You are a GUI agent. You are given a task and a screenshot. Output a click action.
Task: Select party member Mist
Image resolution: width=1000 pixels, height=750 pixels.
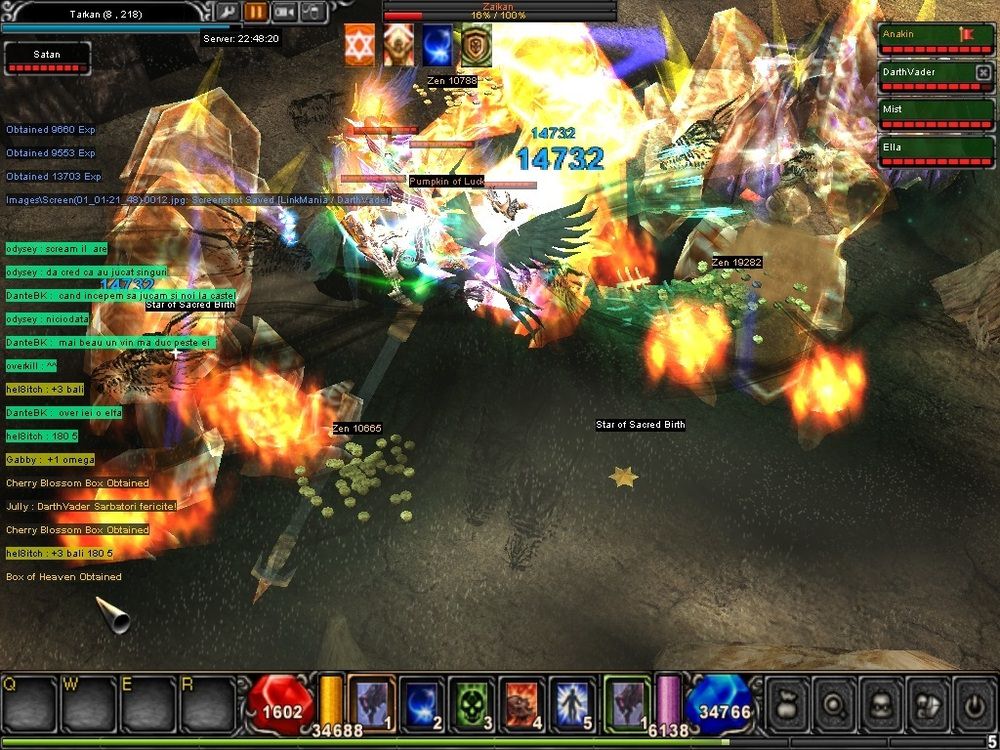(936, 113)
